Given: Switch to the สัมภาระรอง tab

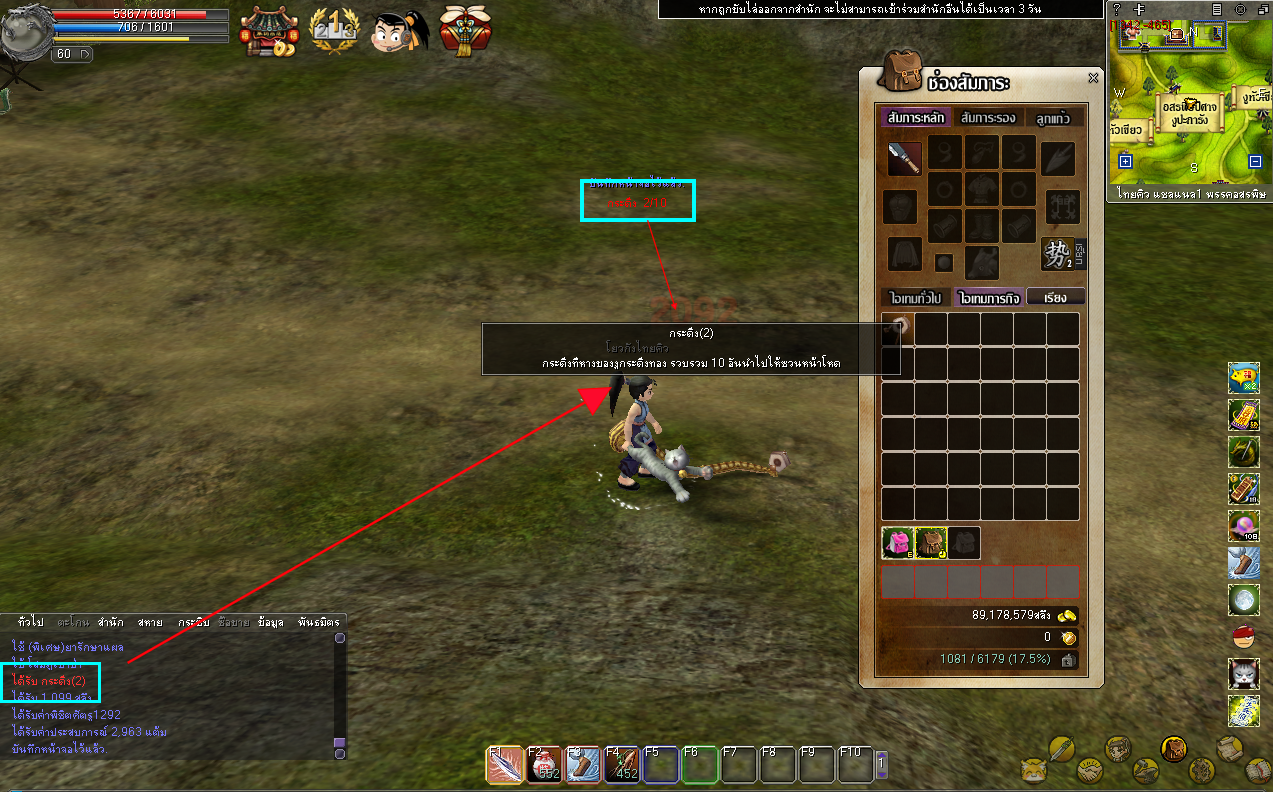Looking at the screenshot, I should tap(987, 118).
